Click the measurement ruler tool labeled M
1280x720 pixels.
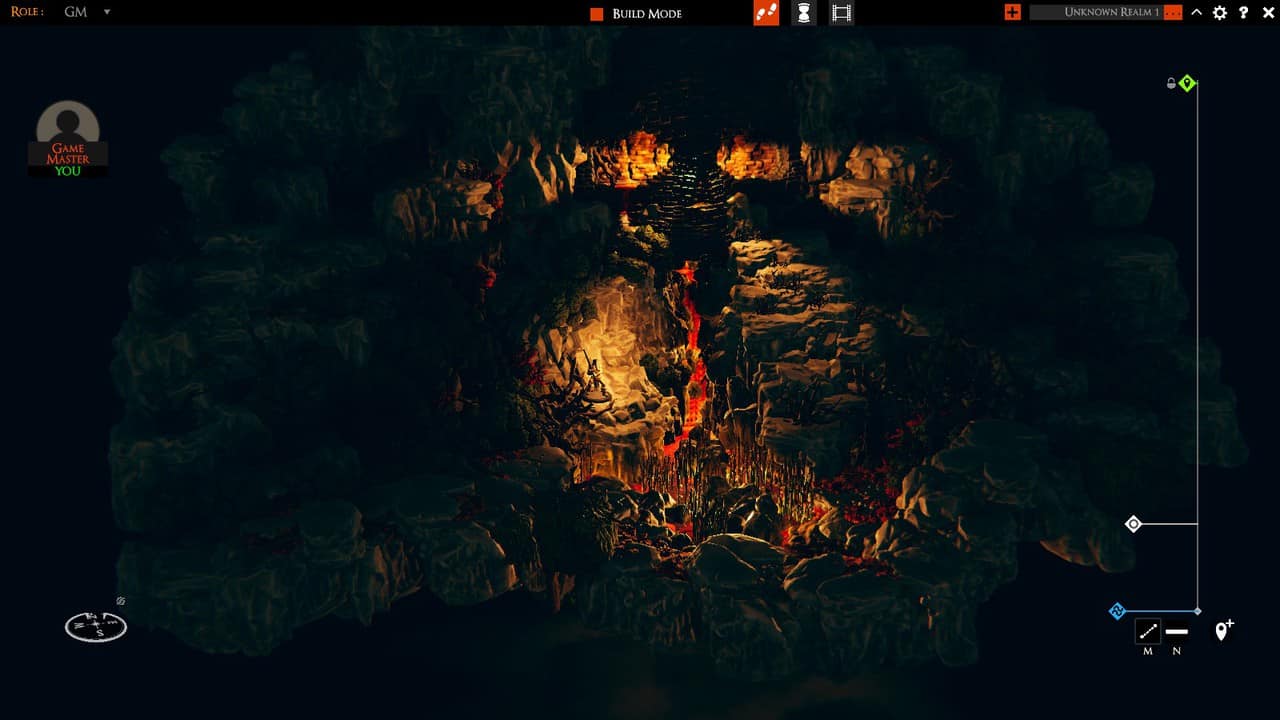(1146, 632)
